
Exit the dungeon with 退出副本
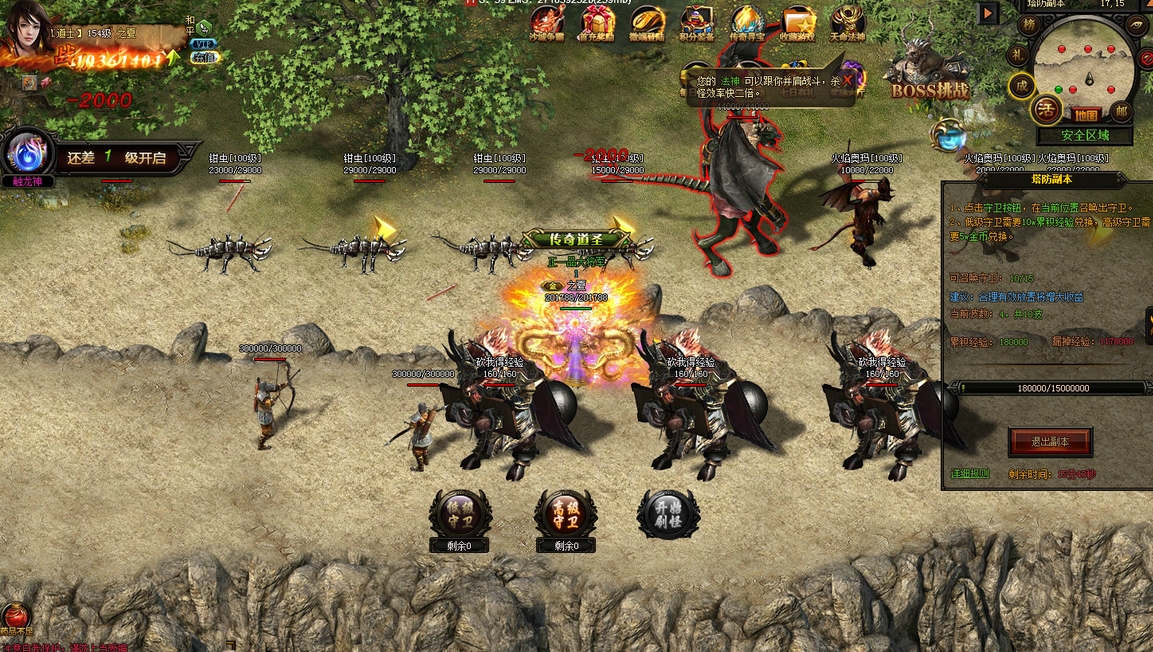tap(1049, 441)
